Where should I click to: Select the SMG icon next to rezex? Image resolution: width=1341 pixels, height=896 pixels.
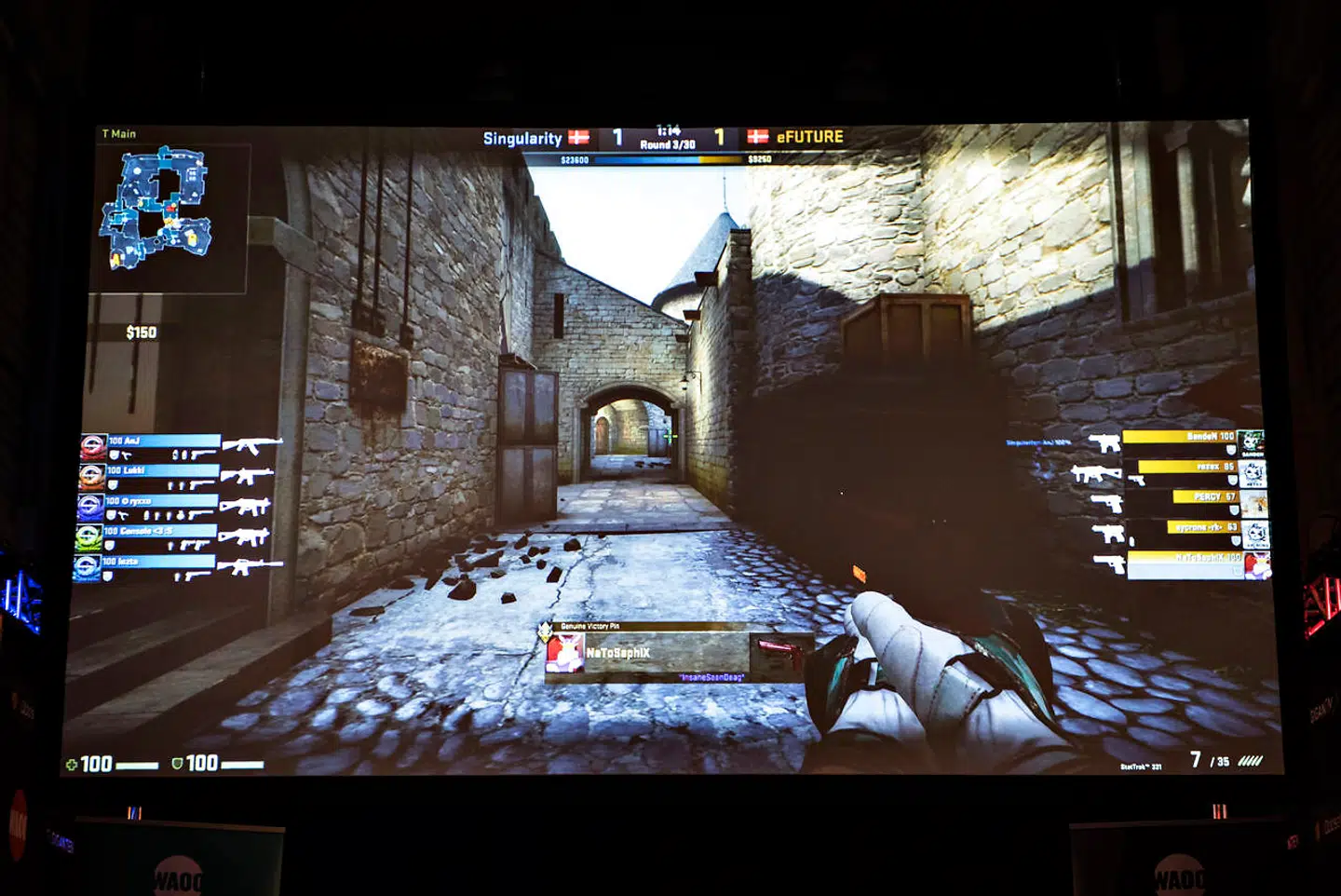[1095, 473]
